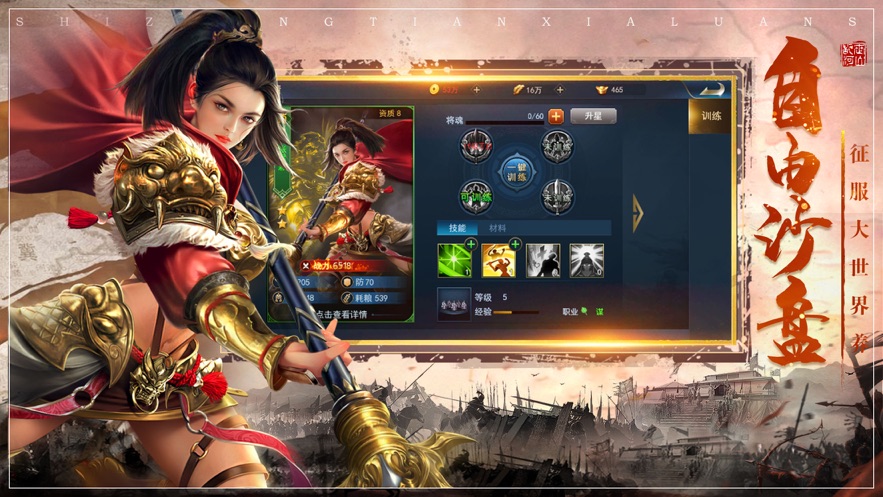The width and height of the screenshot is (883, 497).
Task: Open 点击查看详情 to view general details
Action: 342,314
